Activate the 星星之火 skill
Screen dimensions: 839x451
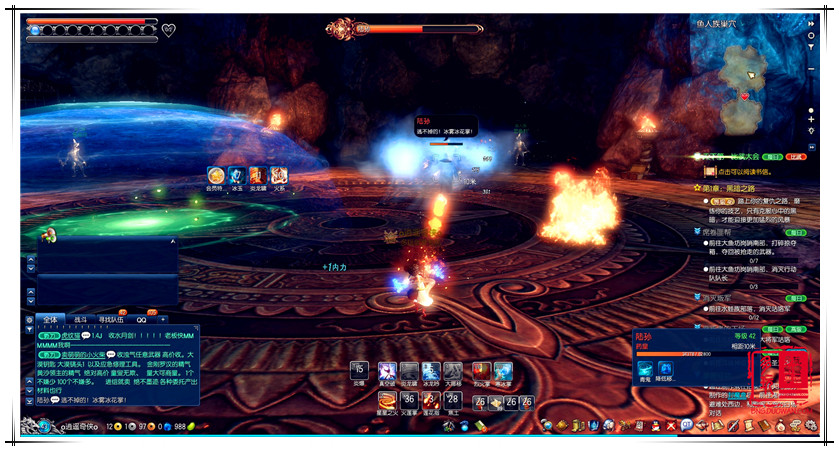[387, 401]
